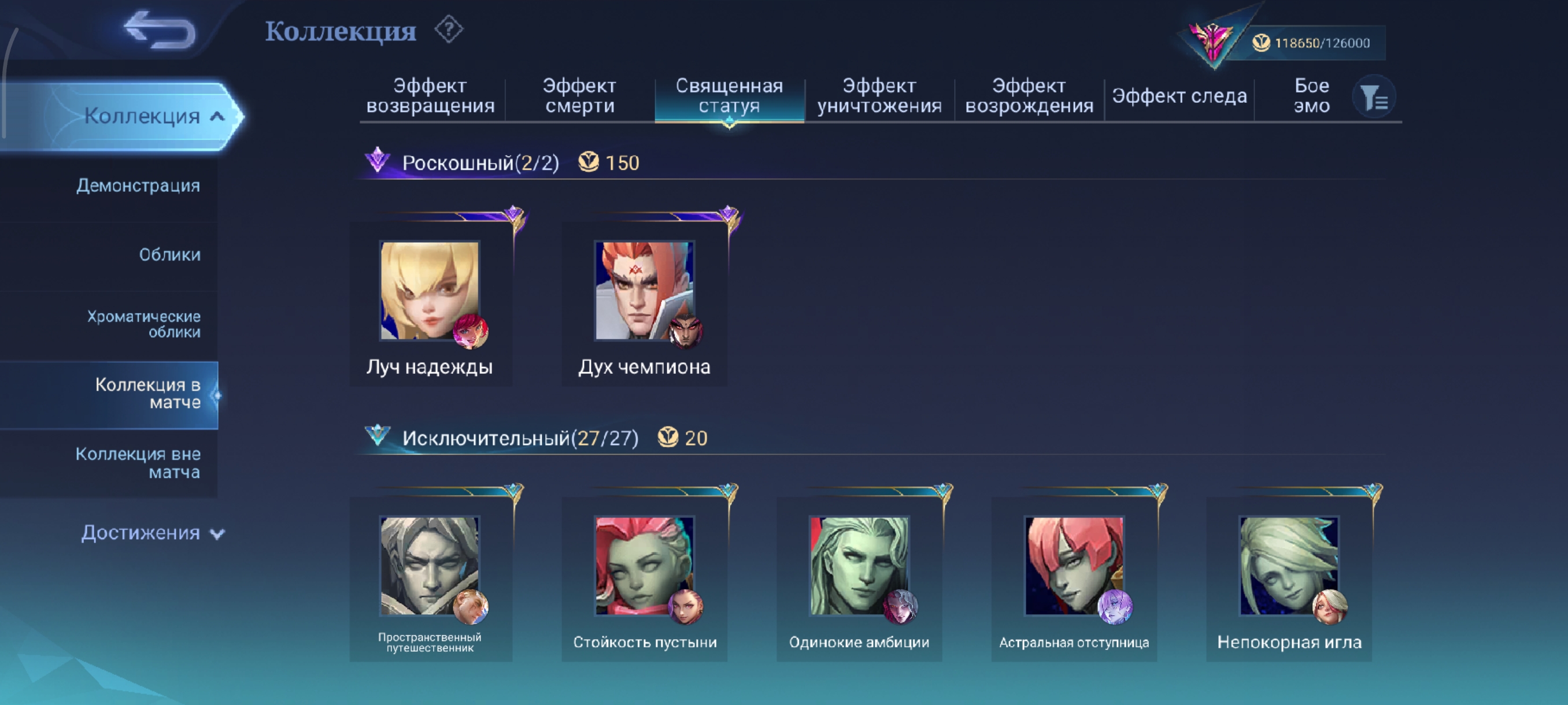This screenshot has width=1568, height=705.
Task: Open the Эффект смерти tab
Action: tap(579, 96)
